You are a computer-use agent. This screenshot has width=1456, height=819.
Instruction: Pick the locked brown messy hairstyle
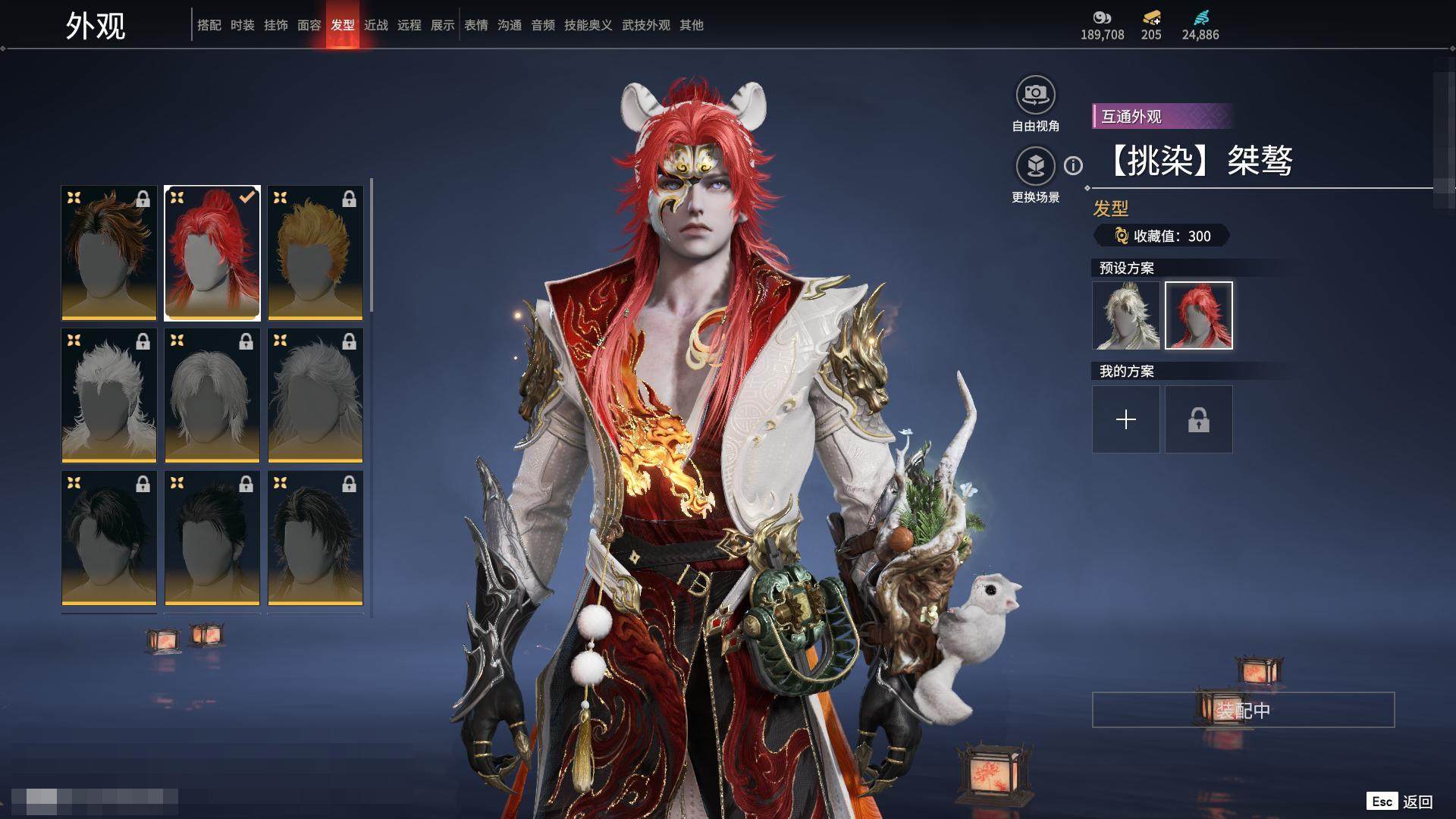point(109,253)
